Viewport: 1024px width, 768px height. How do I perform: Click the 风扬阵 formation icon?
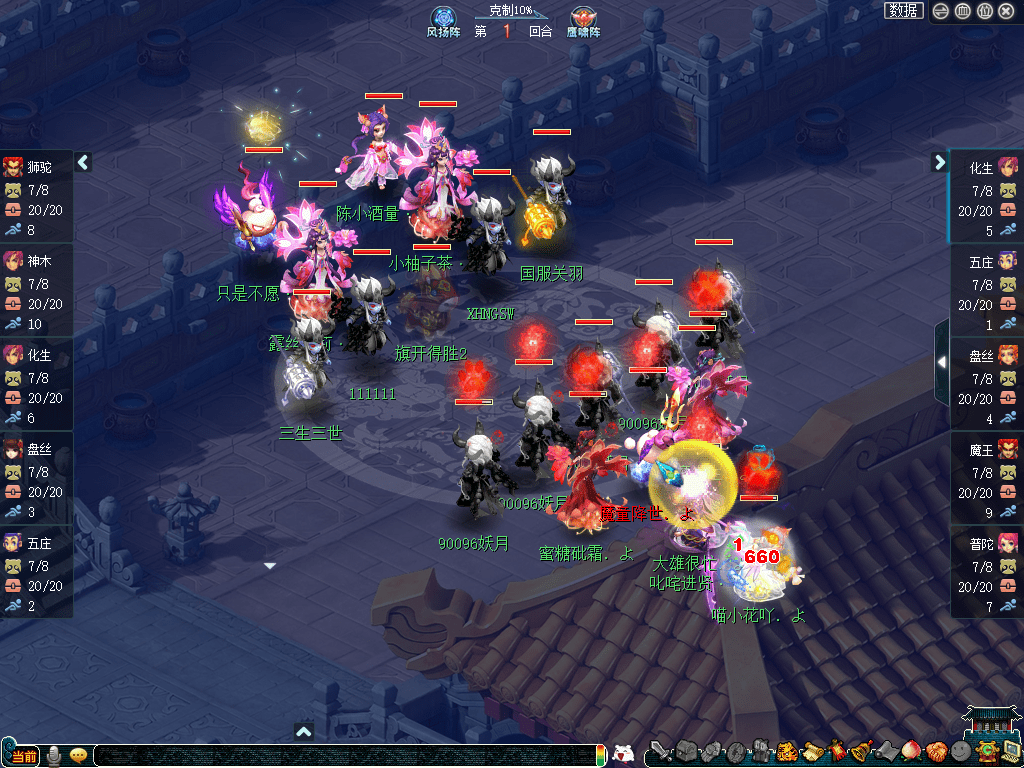click(443, 19)
